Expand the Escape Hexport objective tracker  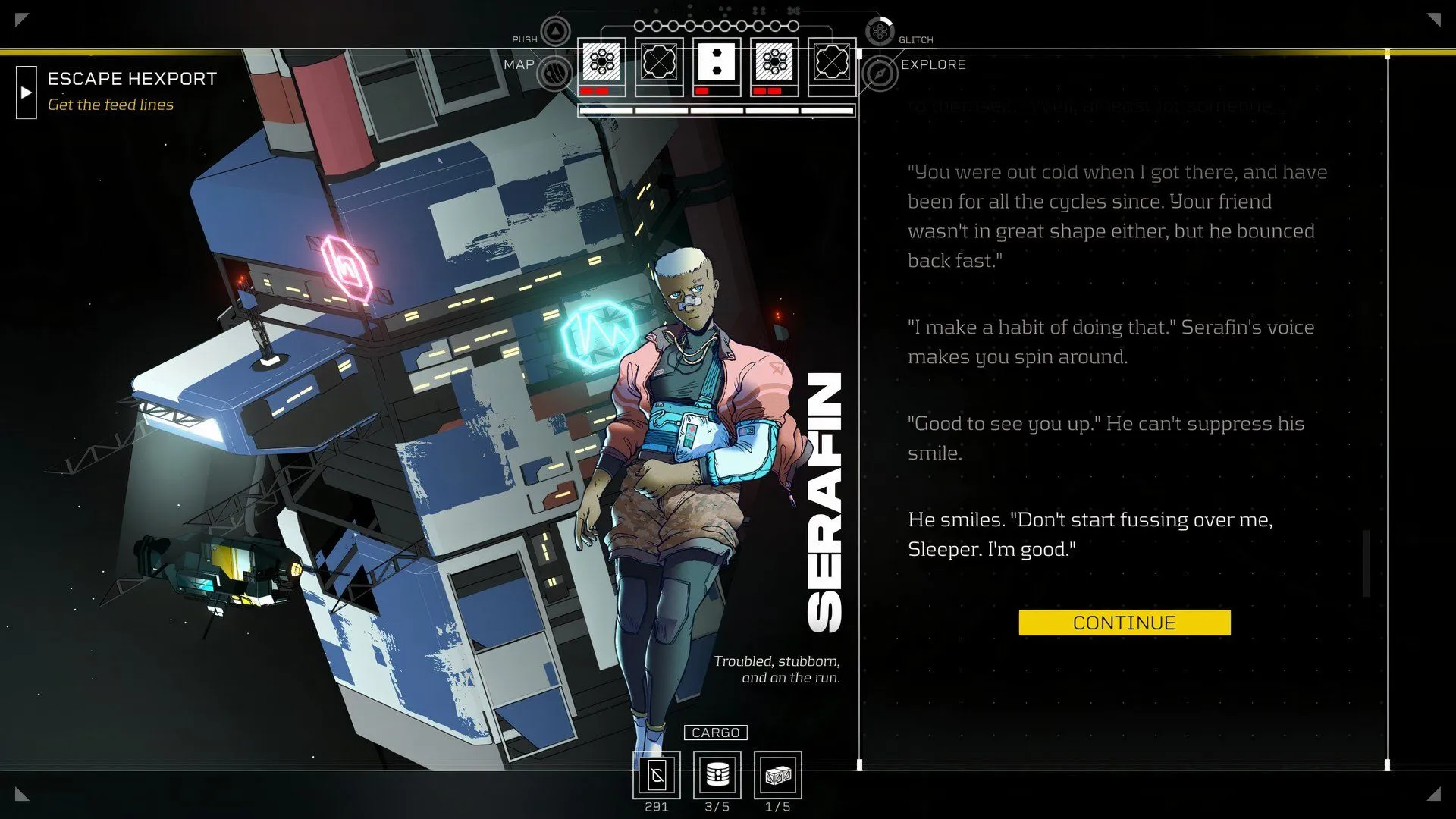click(27, 93)
